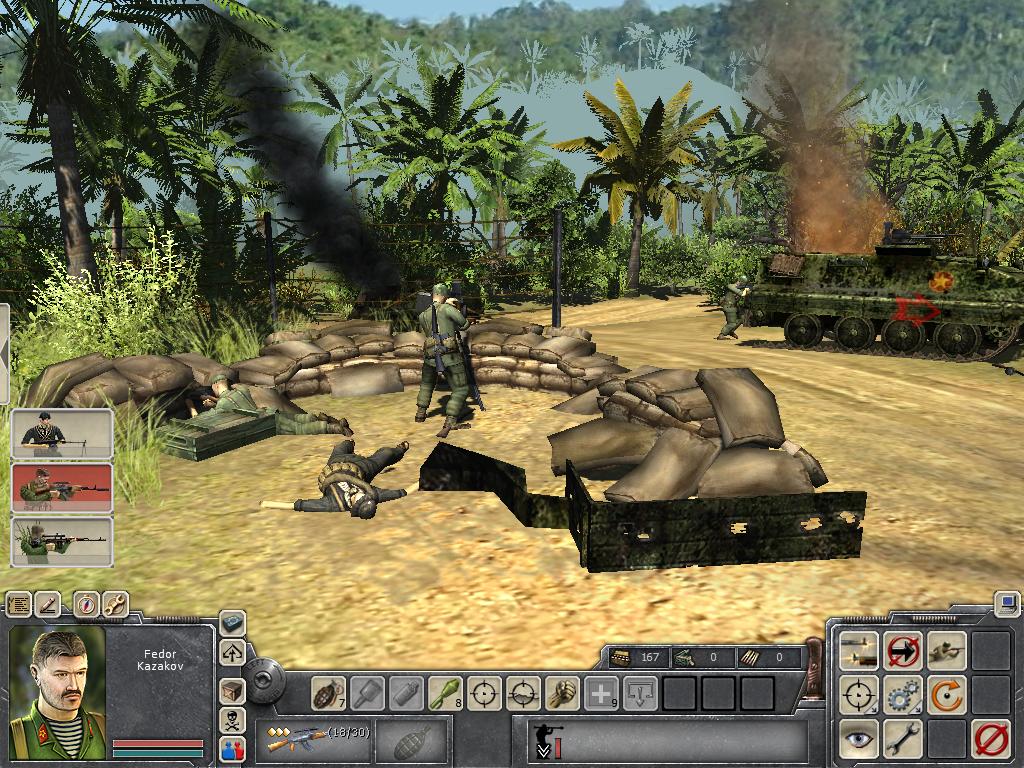The height and width of the screenshot is (768, 1024).
Task: Open the inventory crate button
Action: pyautogui.click(x=232, y=690)
